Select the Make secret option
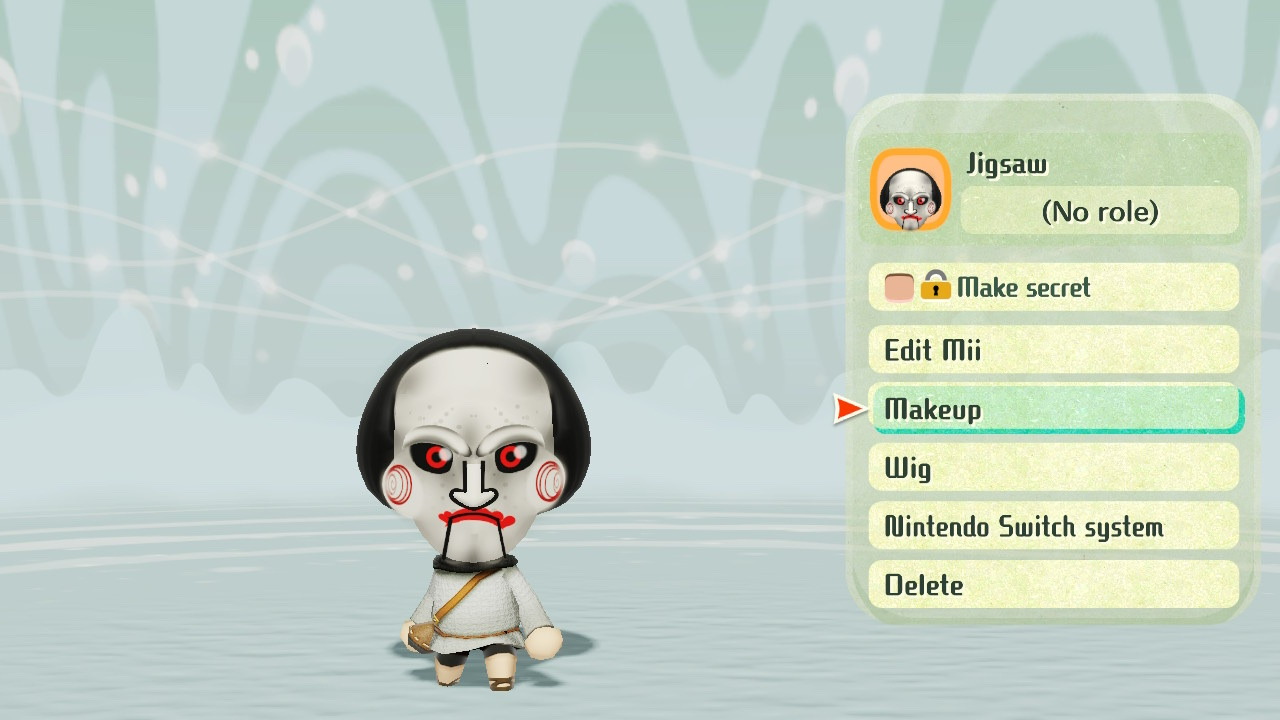This screenshot has width=1280, height=720. click(1053, 288)
